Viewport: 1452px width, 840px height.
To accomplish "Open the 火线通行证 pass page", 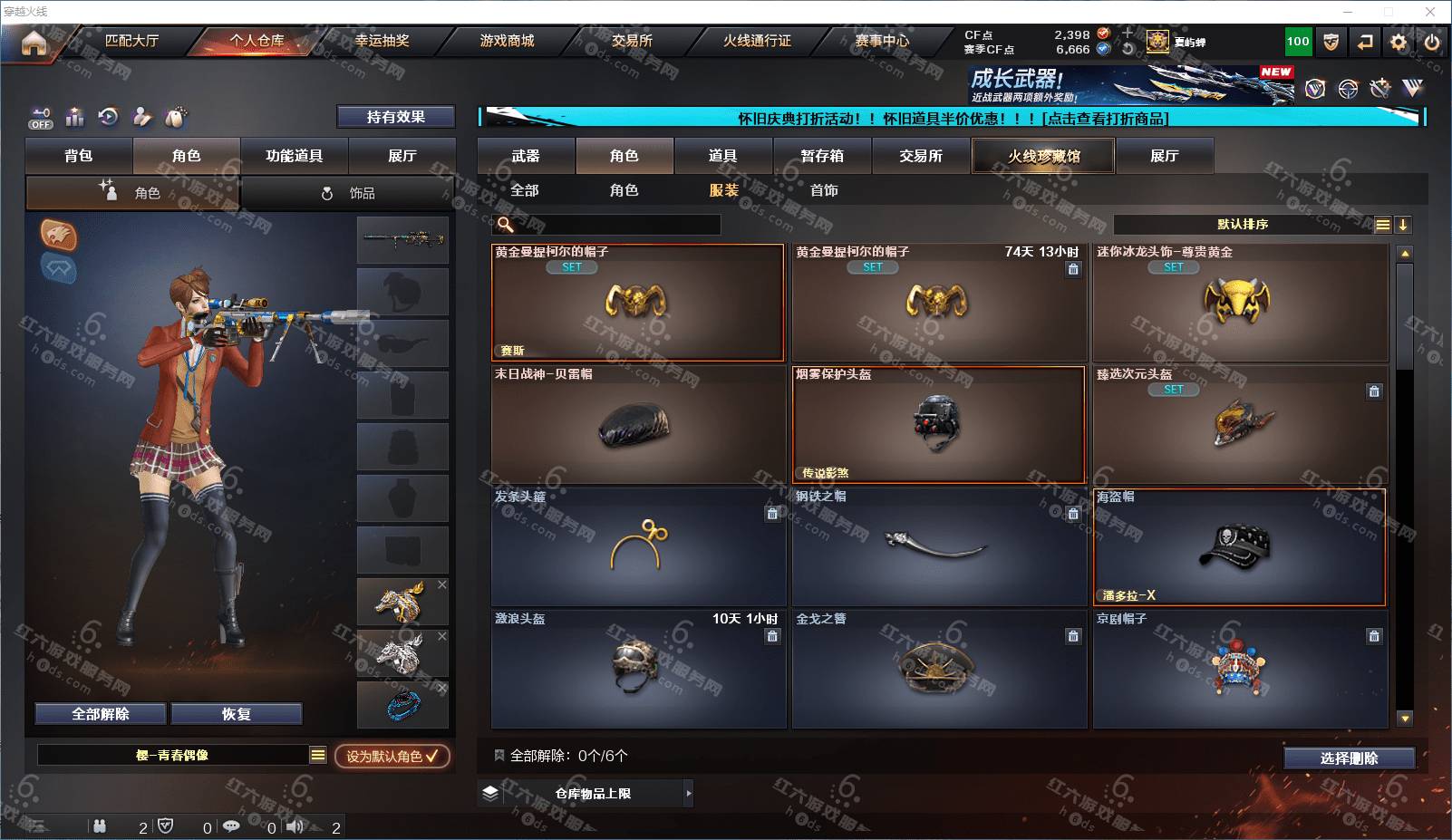I will [757, 41].
